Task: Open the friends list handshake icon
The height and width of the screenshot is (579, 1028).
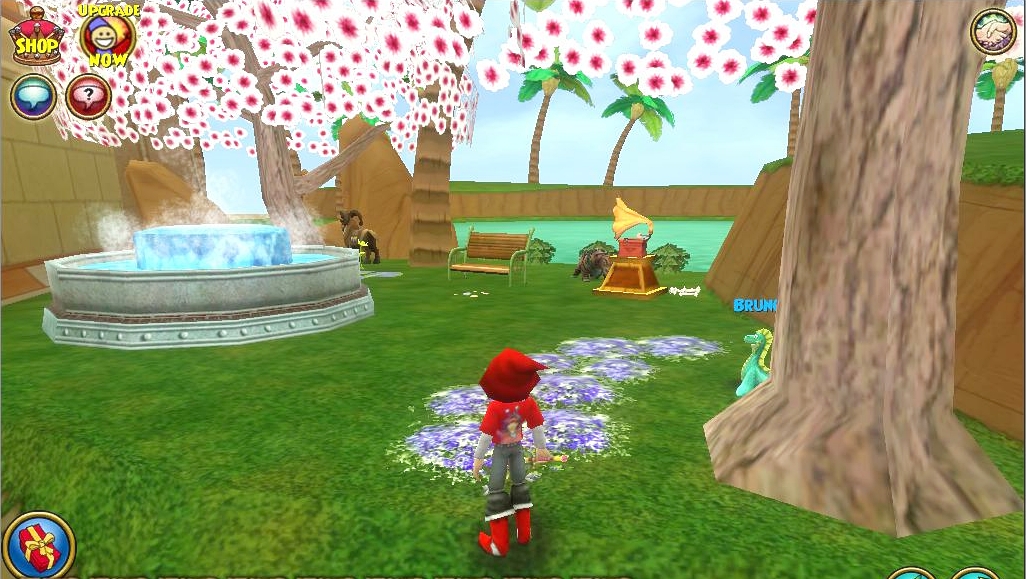Action: pyautogui.click(x=992, y=32)
